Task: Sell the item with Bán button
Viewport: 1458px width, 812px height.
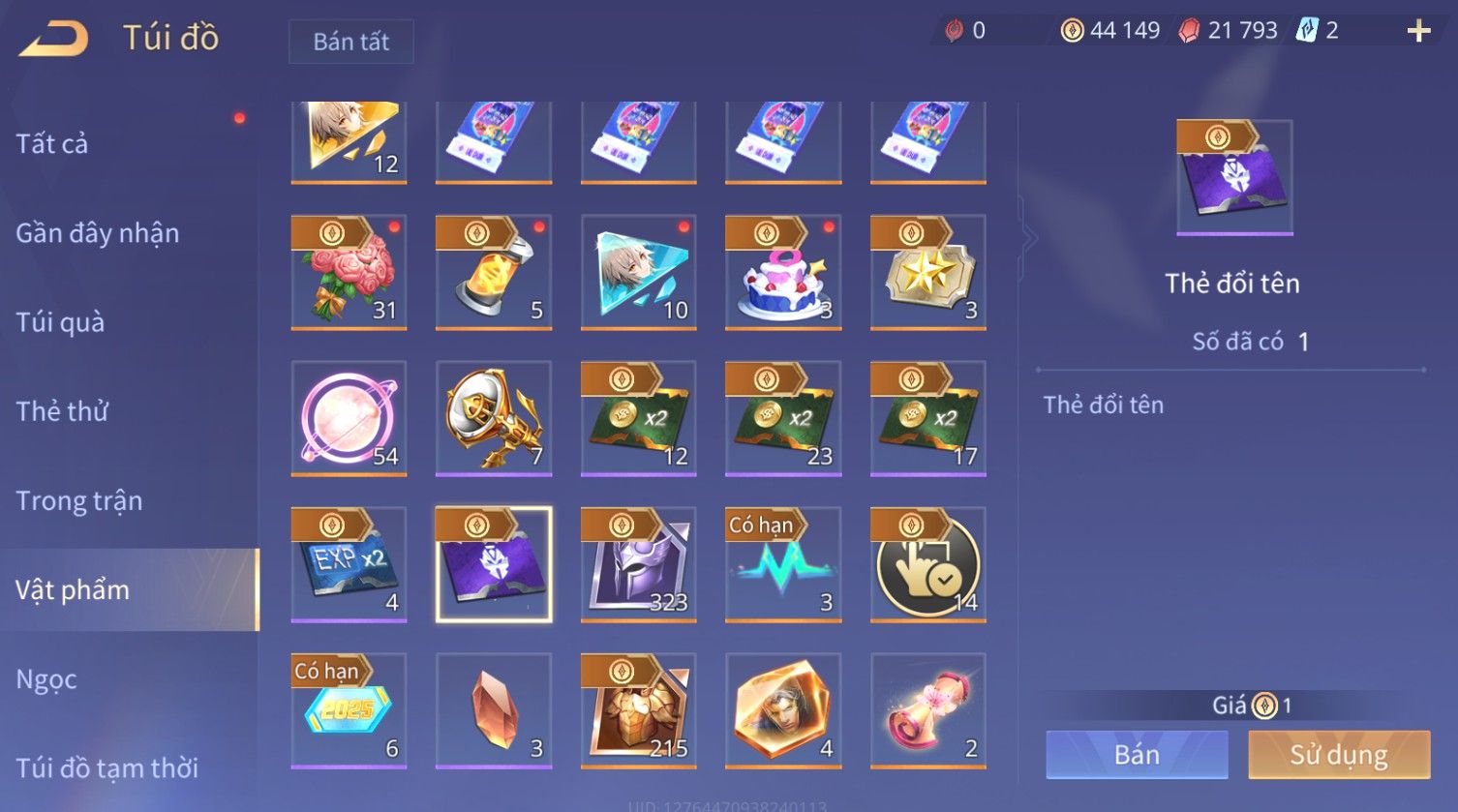Action: (1137, 755)
